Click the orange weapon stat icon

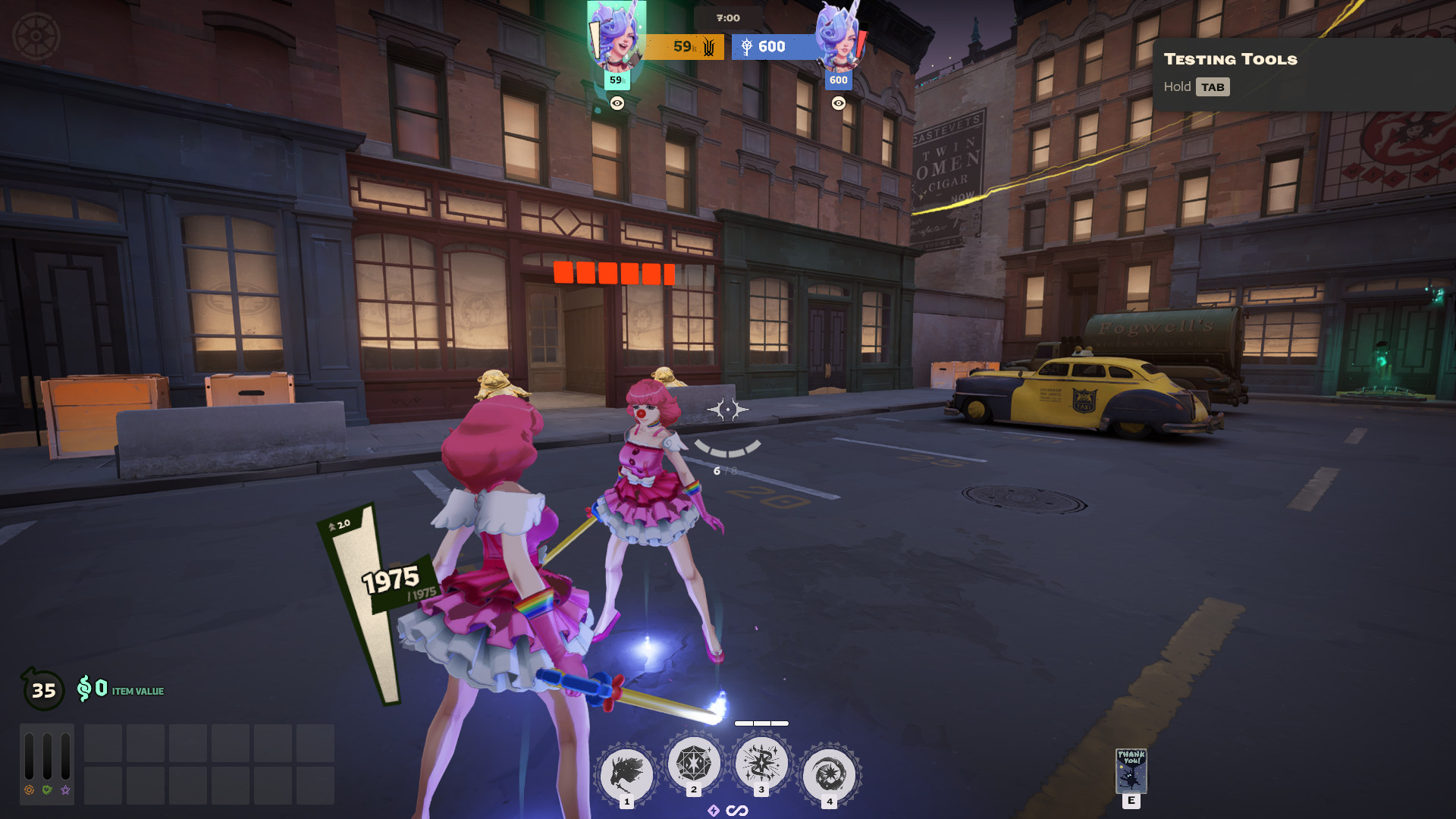pyautogui.click(x=29, y=790)
